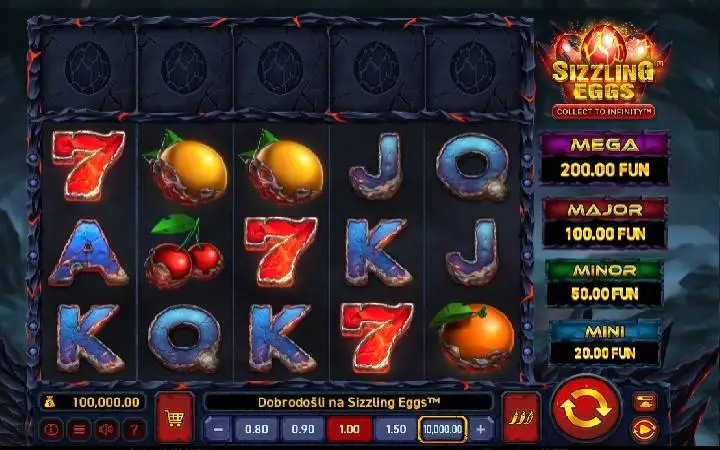The height and width of the screenshot is (450, 720).
Task: Activate the flame claw turbo button
Action: [521, 417]
